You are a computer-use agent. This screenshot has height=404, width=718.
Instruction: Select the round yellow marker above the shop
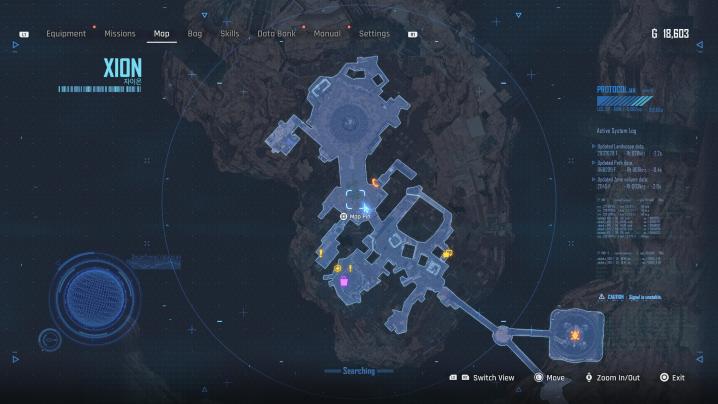point(338,268)
